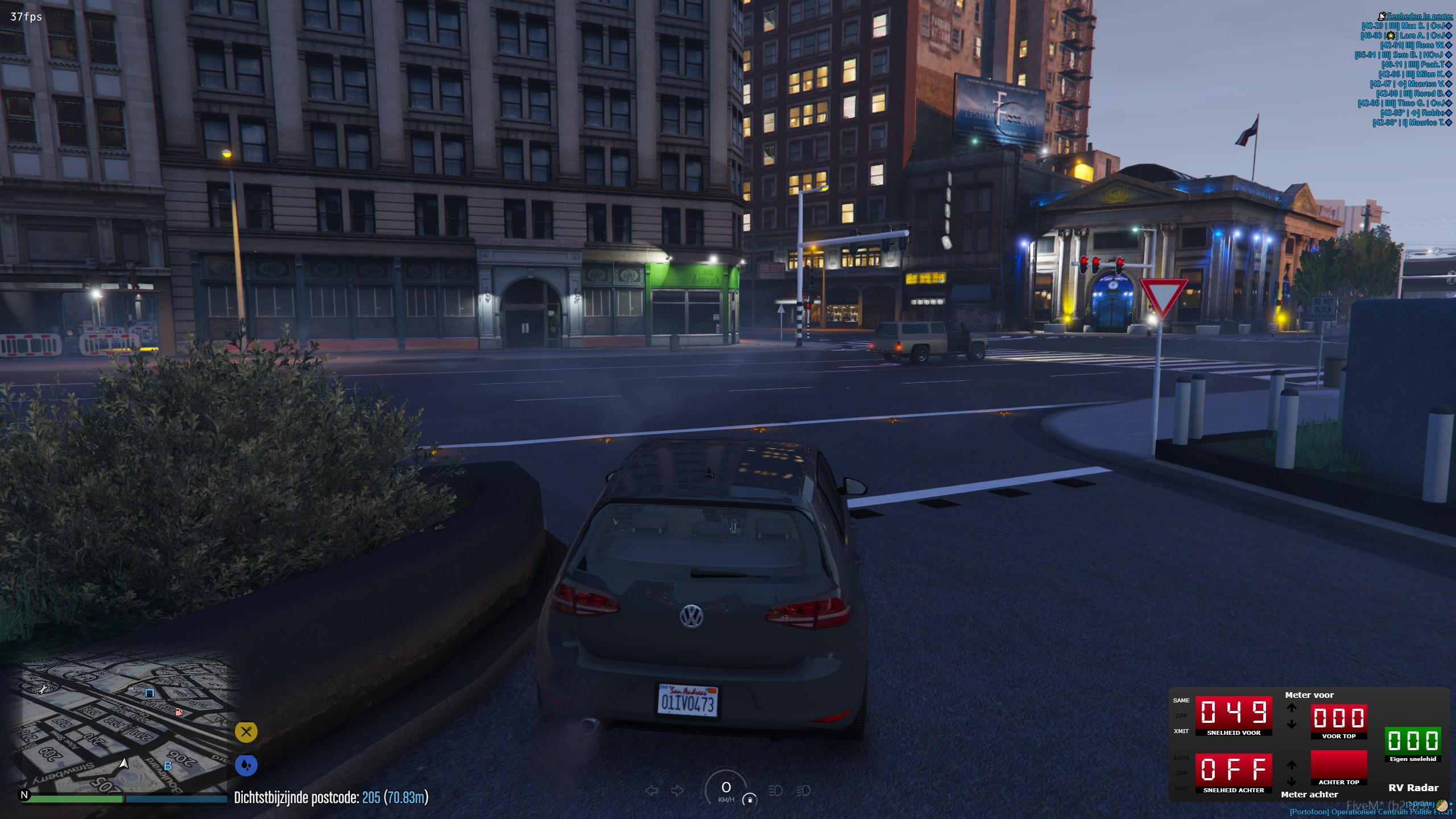This screenshot has height=819, width=1456.
Task: Click the red gas station blip on minimap
Action: click(179, 712)
